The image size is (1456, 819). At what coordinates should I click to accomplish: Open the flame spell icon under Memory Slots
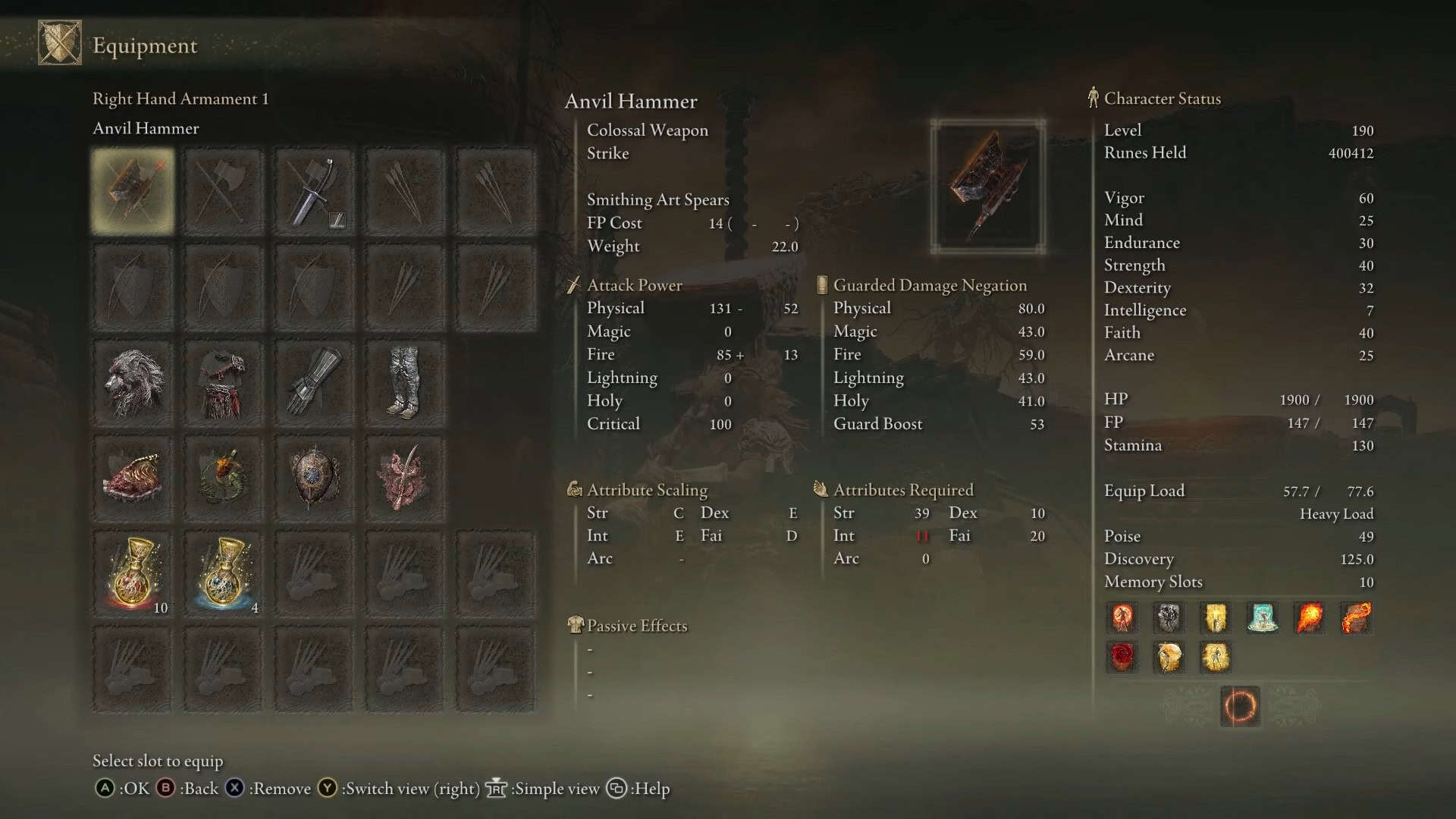click(1310, 617)
